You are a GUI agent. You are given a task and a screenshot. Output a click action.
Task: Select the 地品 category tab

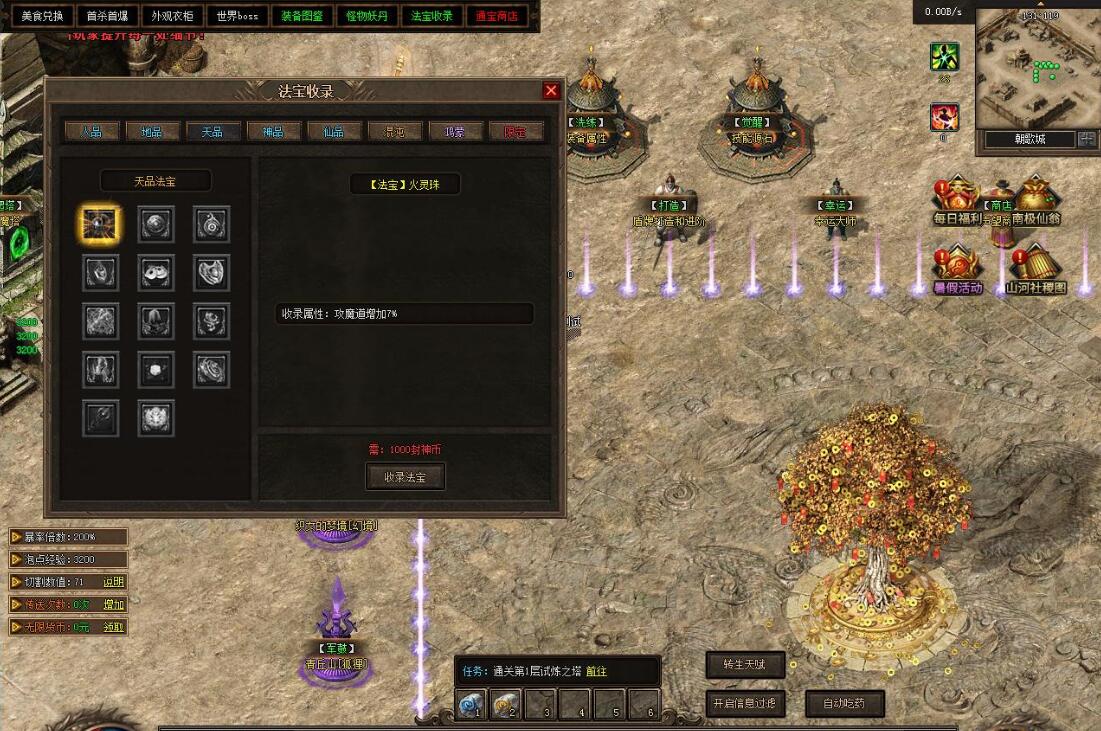[x=153, y=131]
